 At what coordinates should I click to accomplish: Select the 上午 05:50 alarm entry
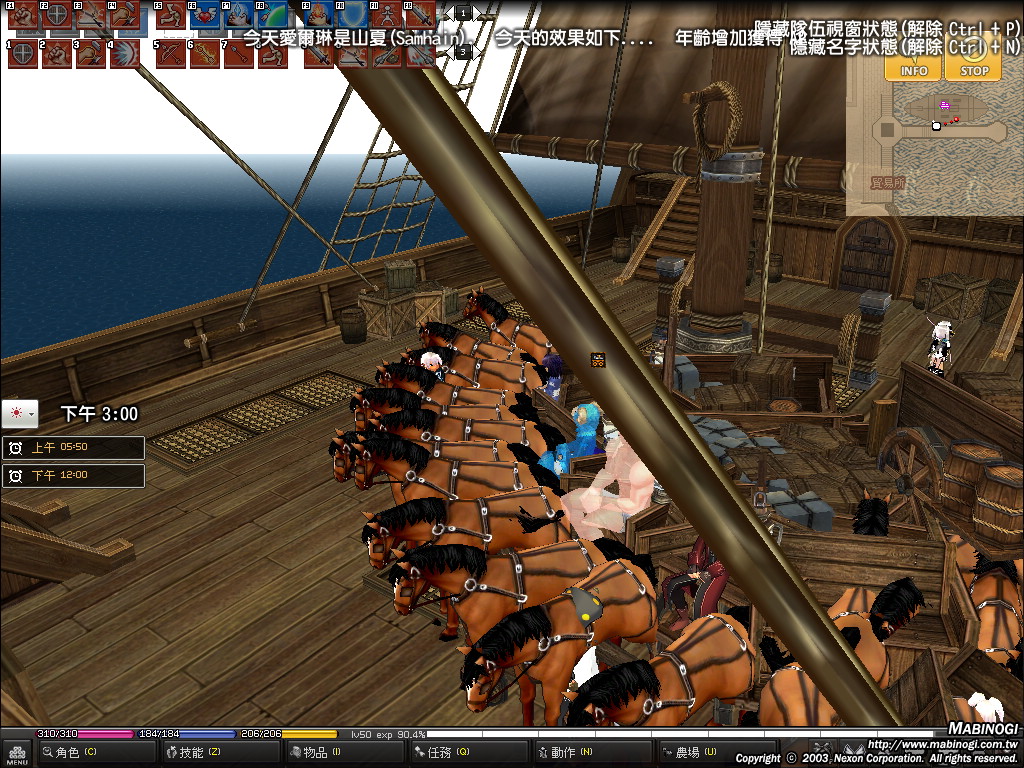(x=72, y=448)
